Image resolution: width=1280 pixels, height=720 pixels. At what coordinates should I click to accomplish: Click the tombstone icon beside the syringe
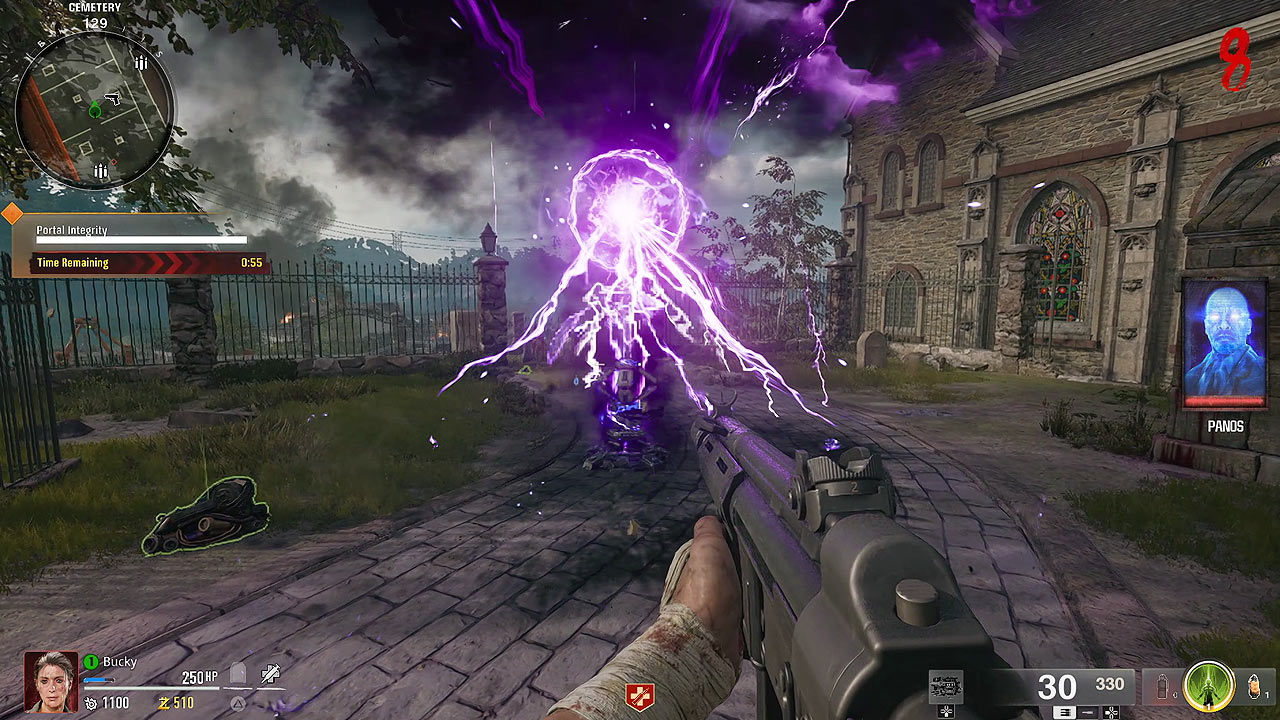(x=237, y=673)
